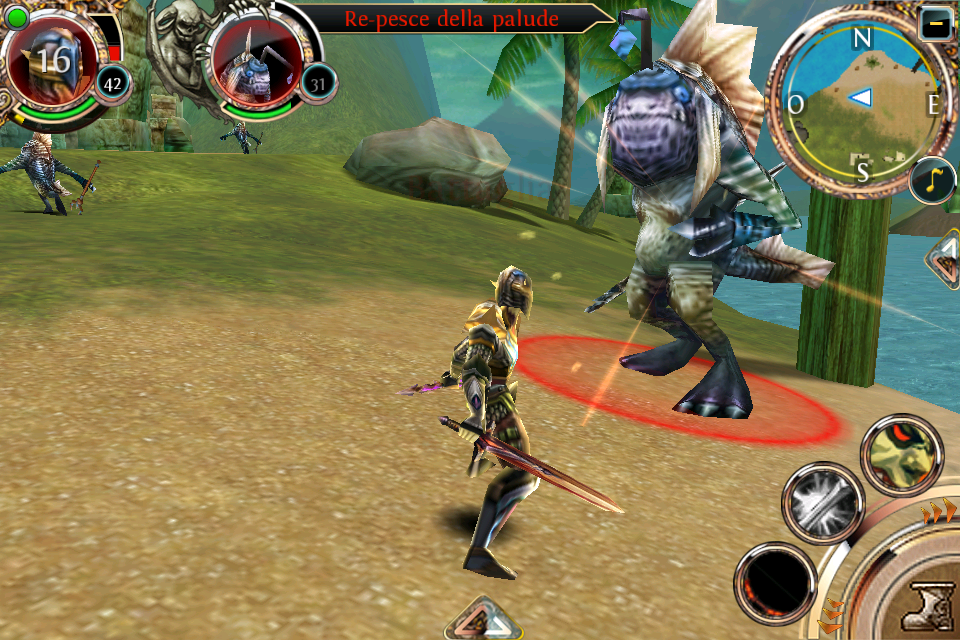Activate the green goblin face skill
Image resolution: width=960 pixels, height=640 pixels.
(901, 455)
